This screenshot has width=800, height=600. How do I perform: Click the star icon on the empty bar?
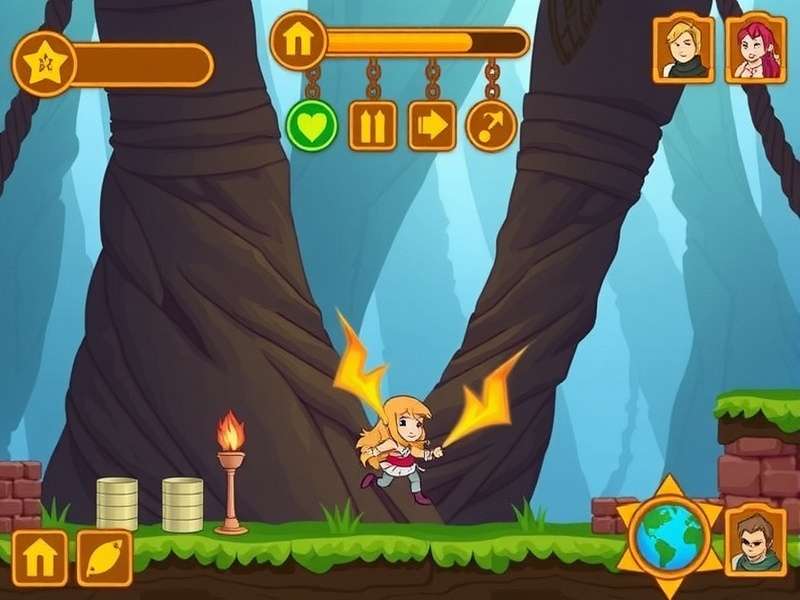(x=44, y=65)
